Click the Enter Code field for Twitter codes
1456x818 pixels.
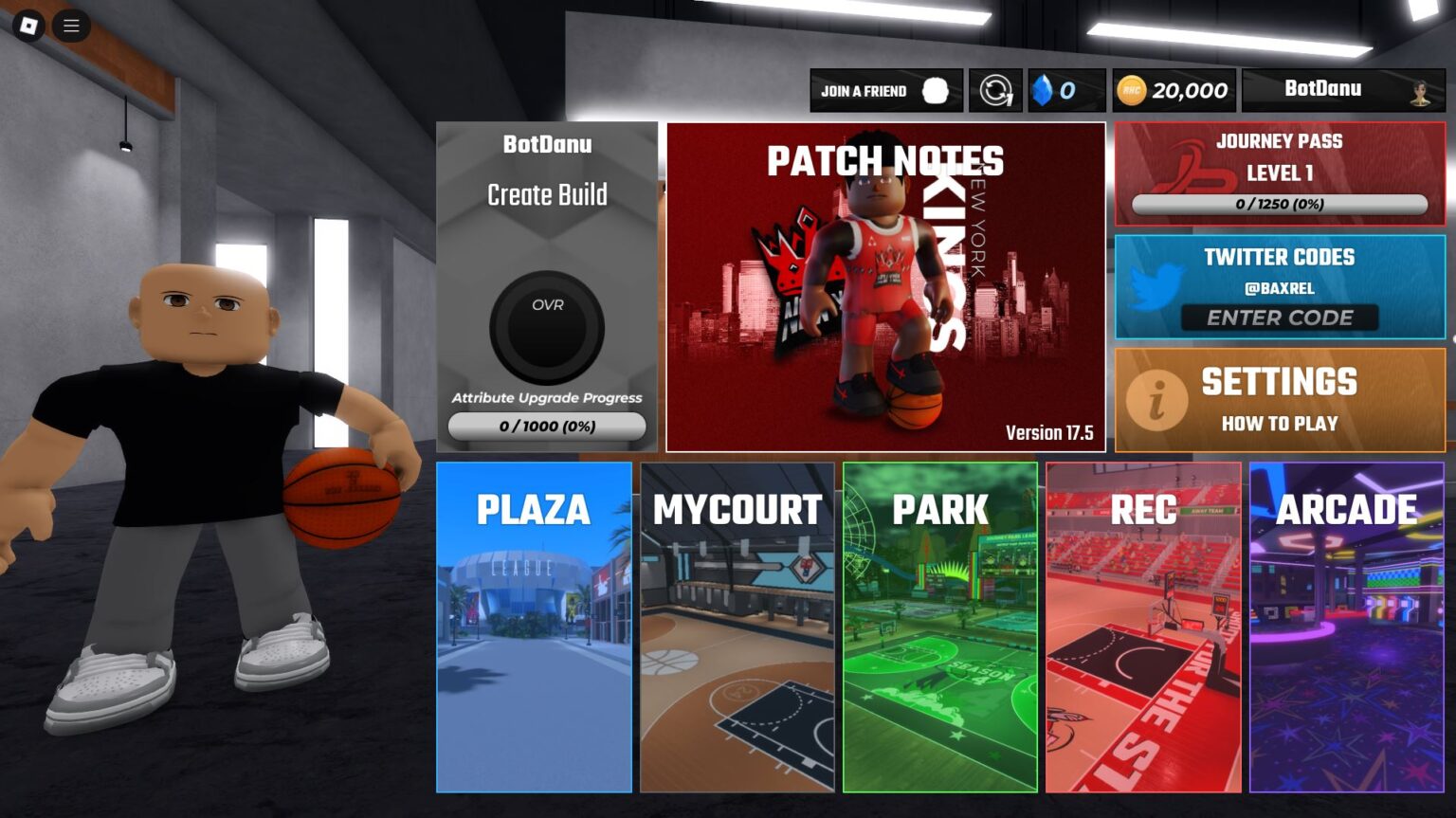pos(1280,318)
